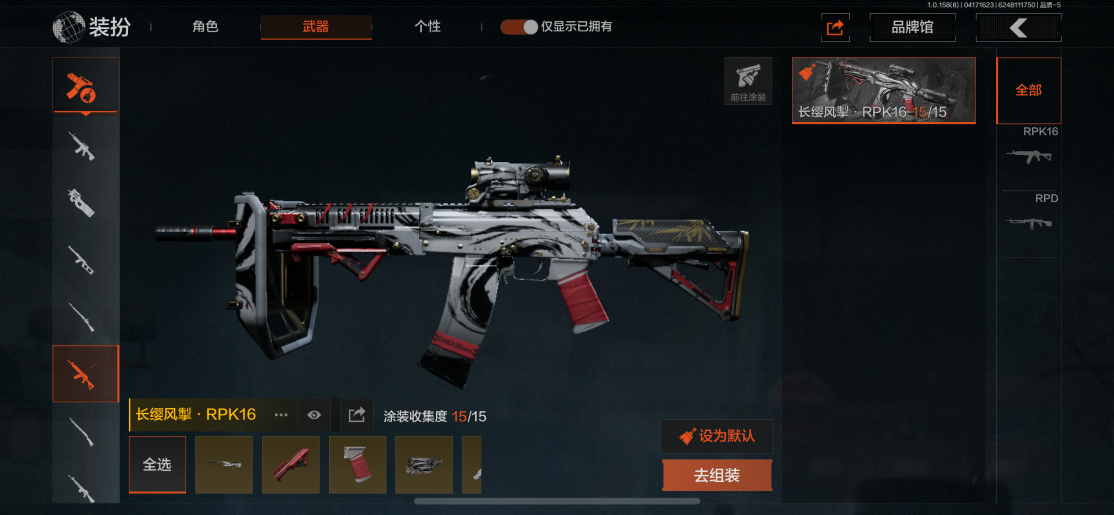Select the 武器 (Weapon) tab
This screenshot has height=515, width=1114.
tap(316, 27)
